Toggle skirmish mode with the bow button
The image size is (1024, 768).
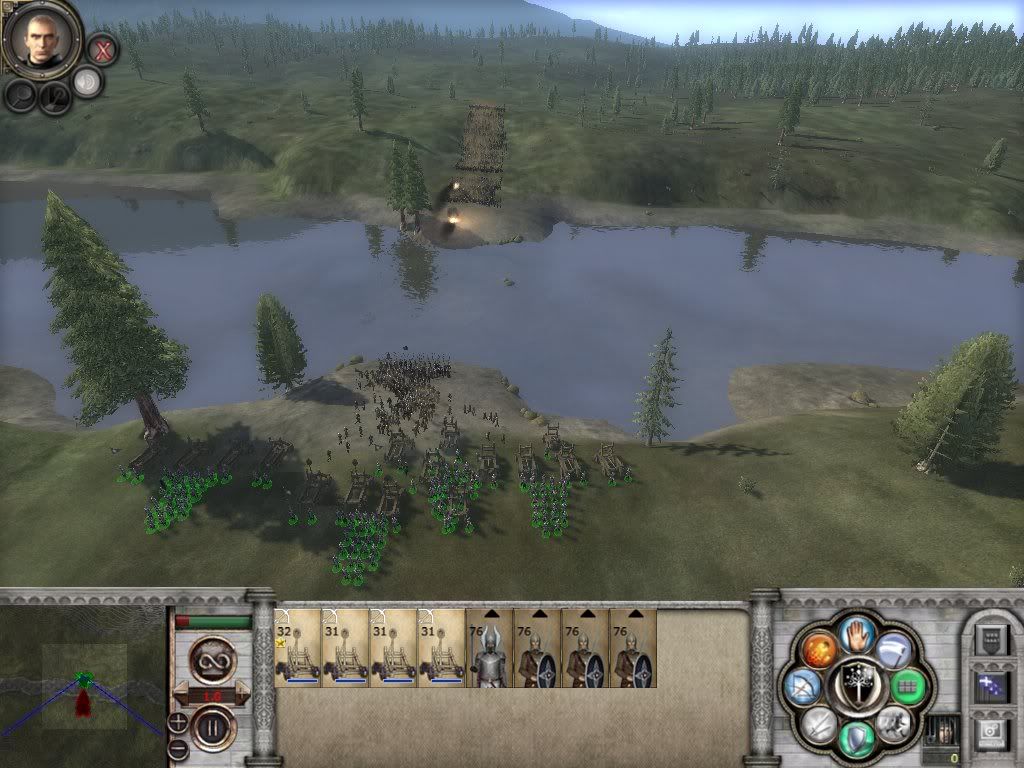click(804, 686)
